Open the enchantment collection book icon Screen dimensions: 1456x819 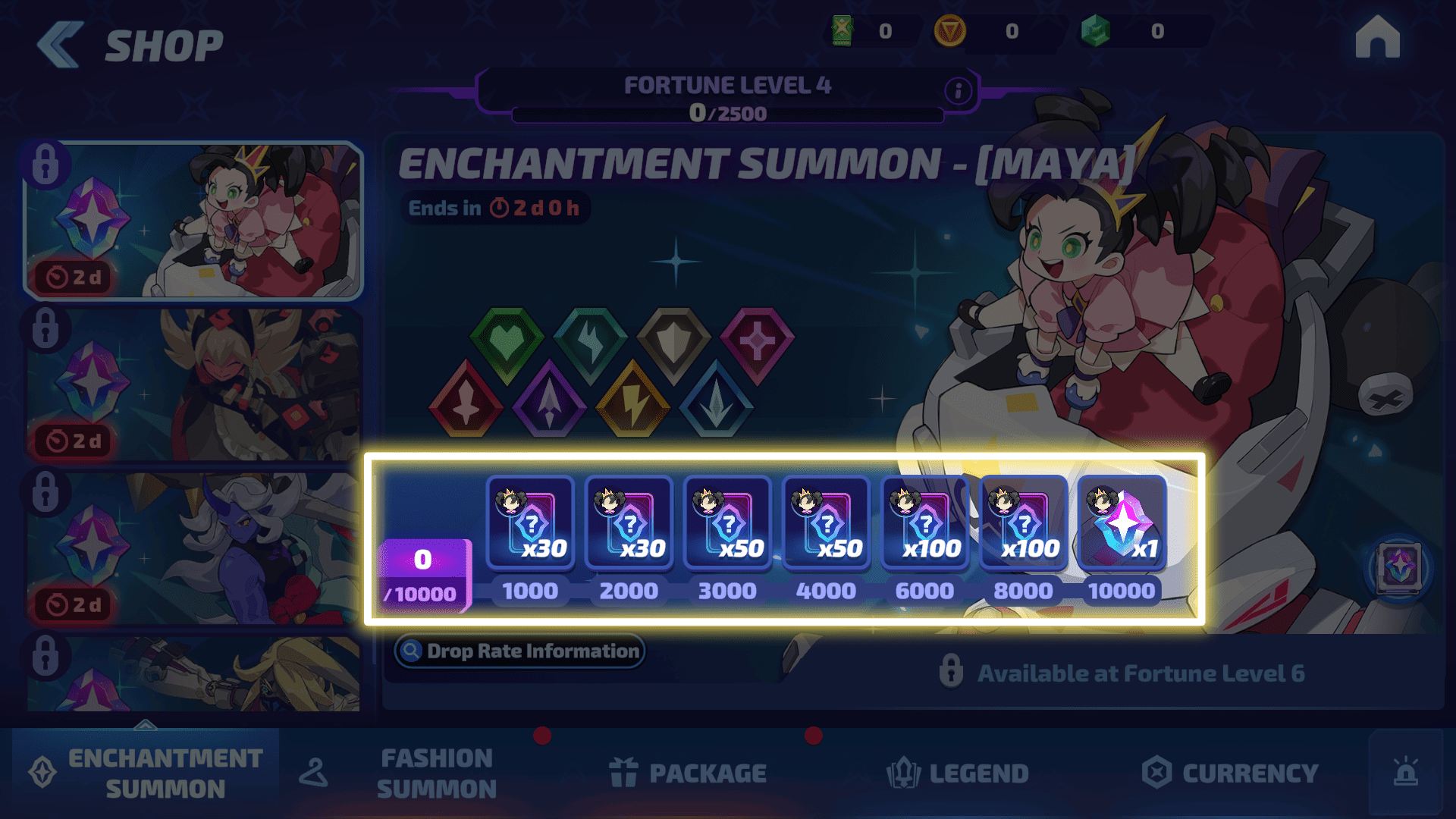click(1399, 567)
